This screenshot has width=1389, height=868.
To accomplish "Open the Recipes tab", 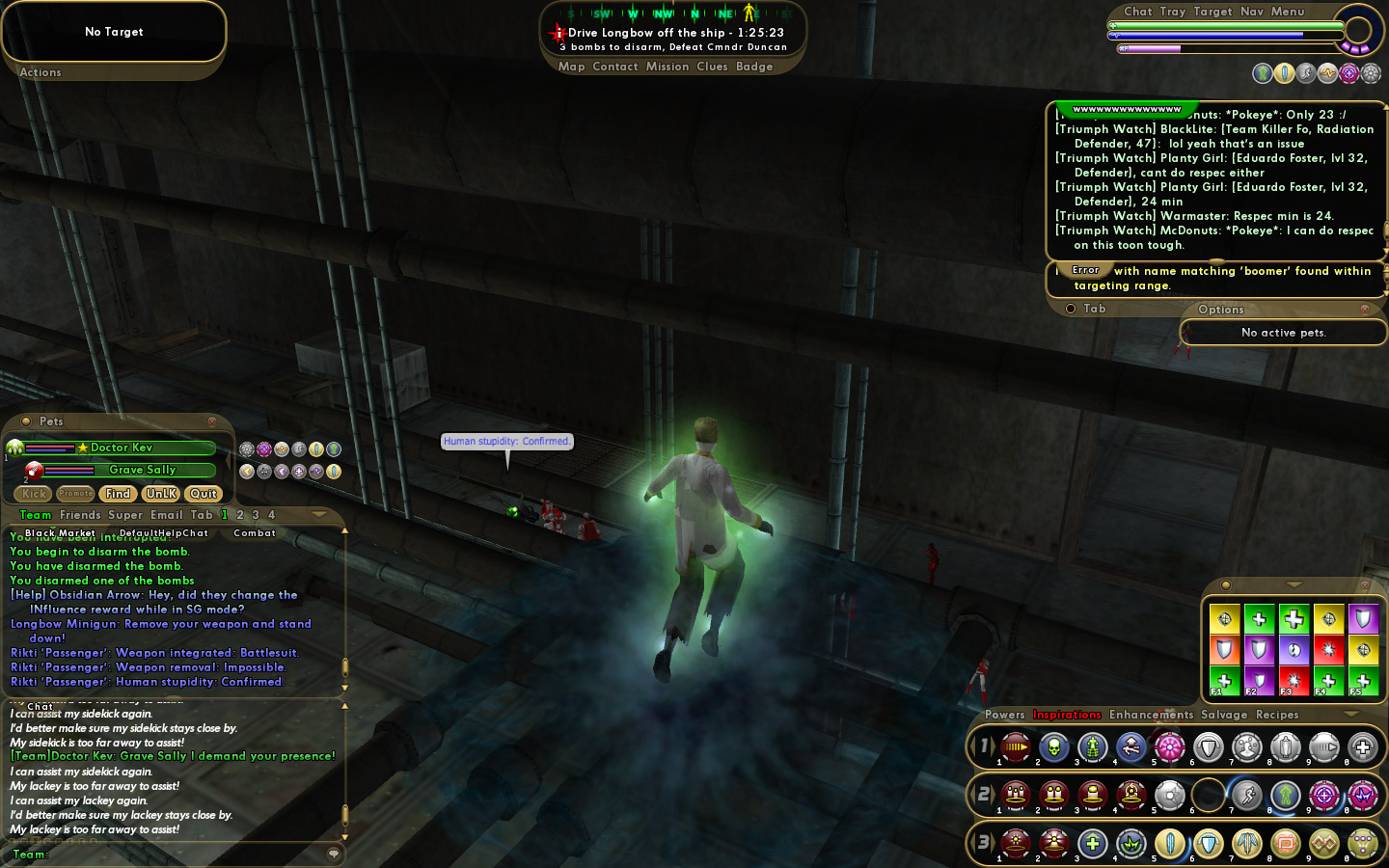I will 1277,715.
